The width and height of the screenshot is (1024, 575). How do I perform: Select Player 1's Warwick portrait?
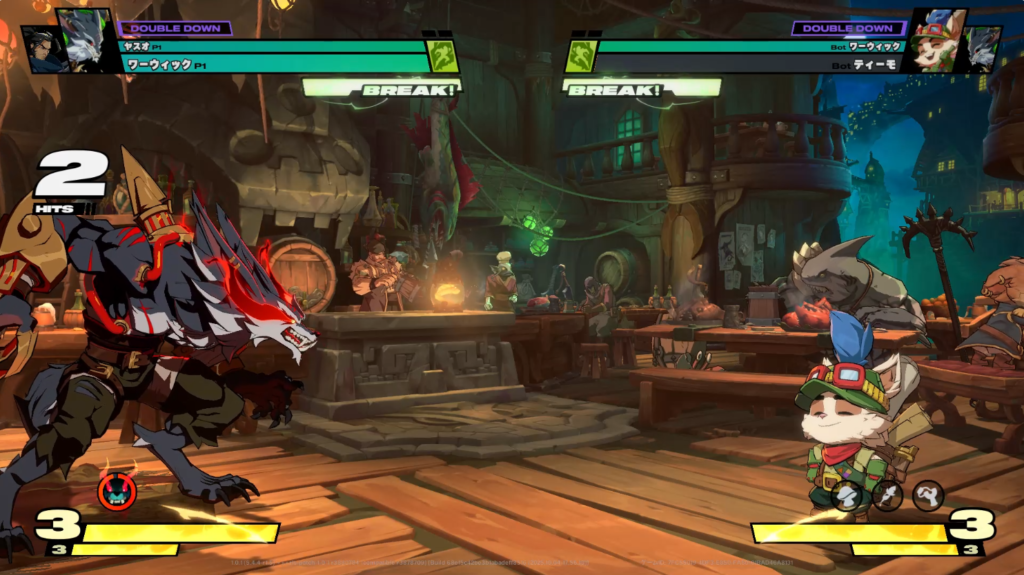point(85,41)
